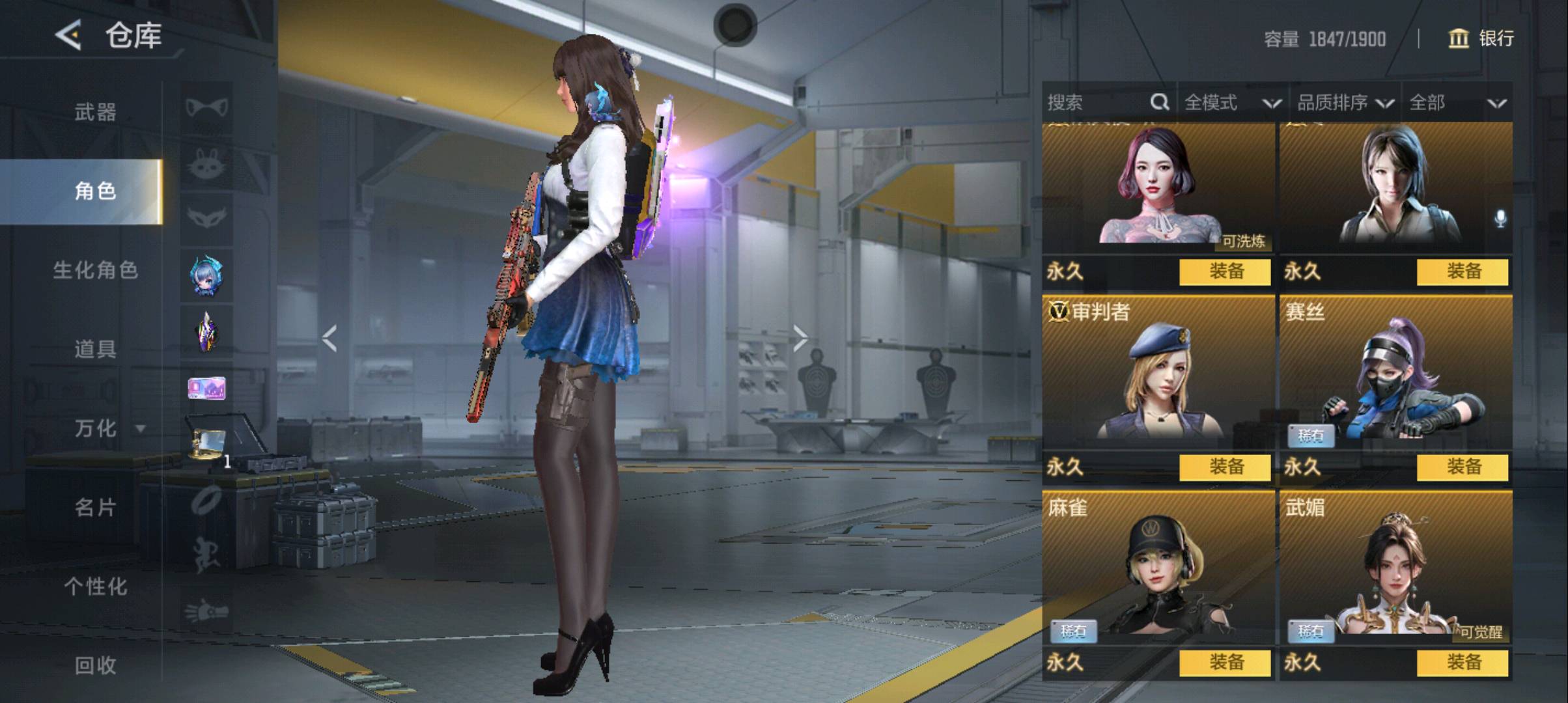Rotate character preview with left arrow

pos(329,338)
